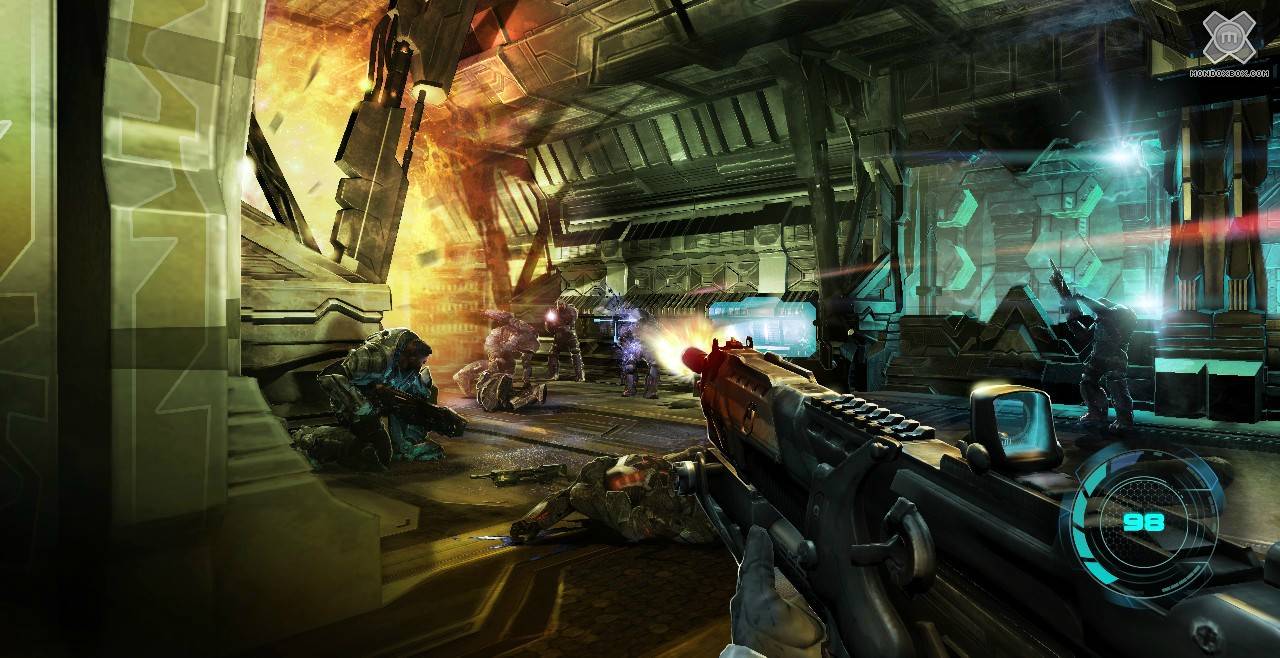
Task: Click the MondoXbox watermark logo
Action: pyautogui.click(x=1228, y=41)
